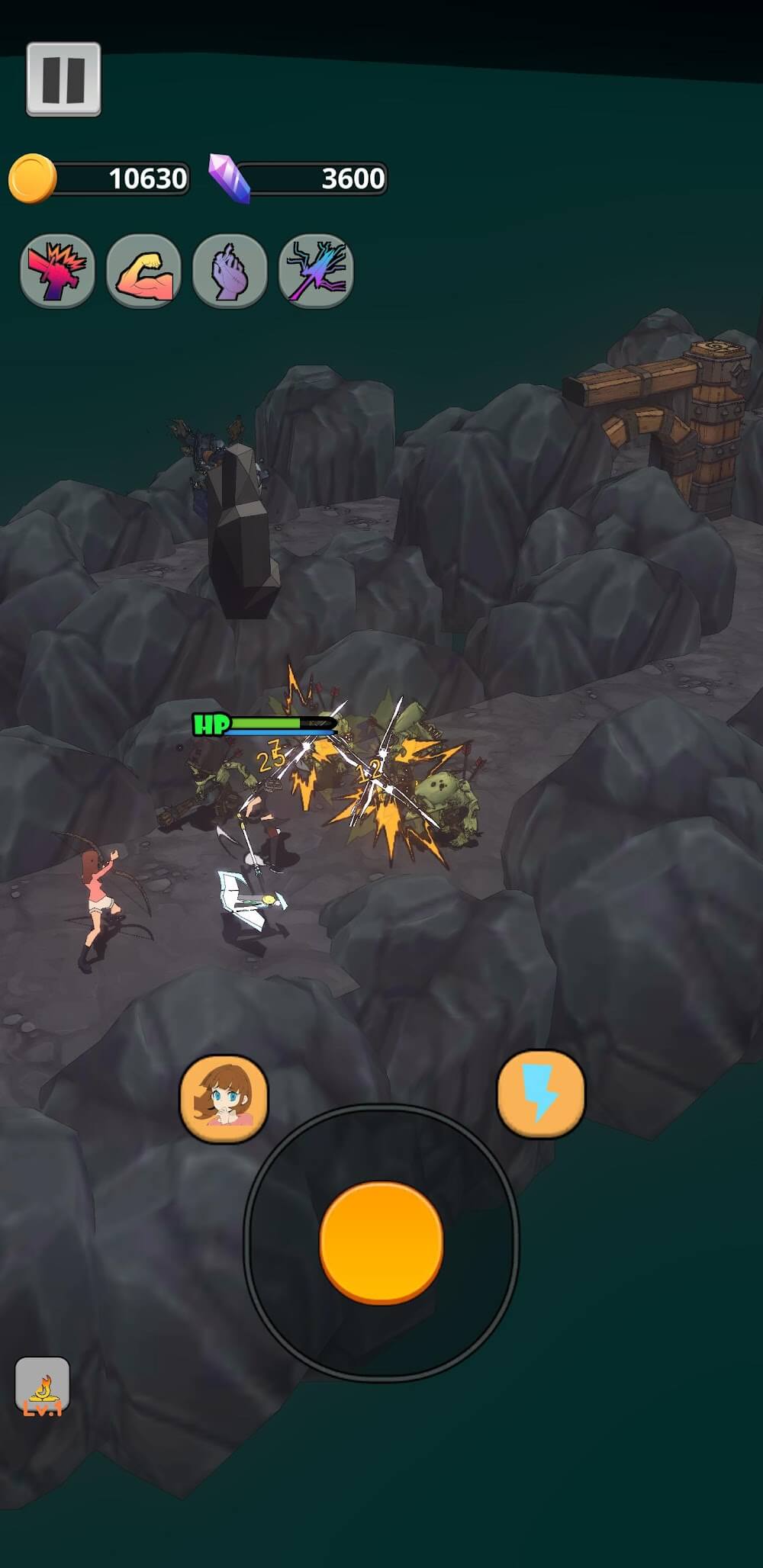This screenshot has height=1568, width=763.
Task: Open the Lv.1 flame icon
Action: [x=43, y=1385]
